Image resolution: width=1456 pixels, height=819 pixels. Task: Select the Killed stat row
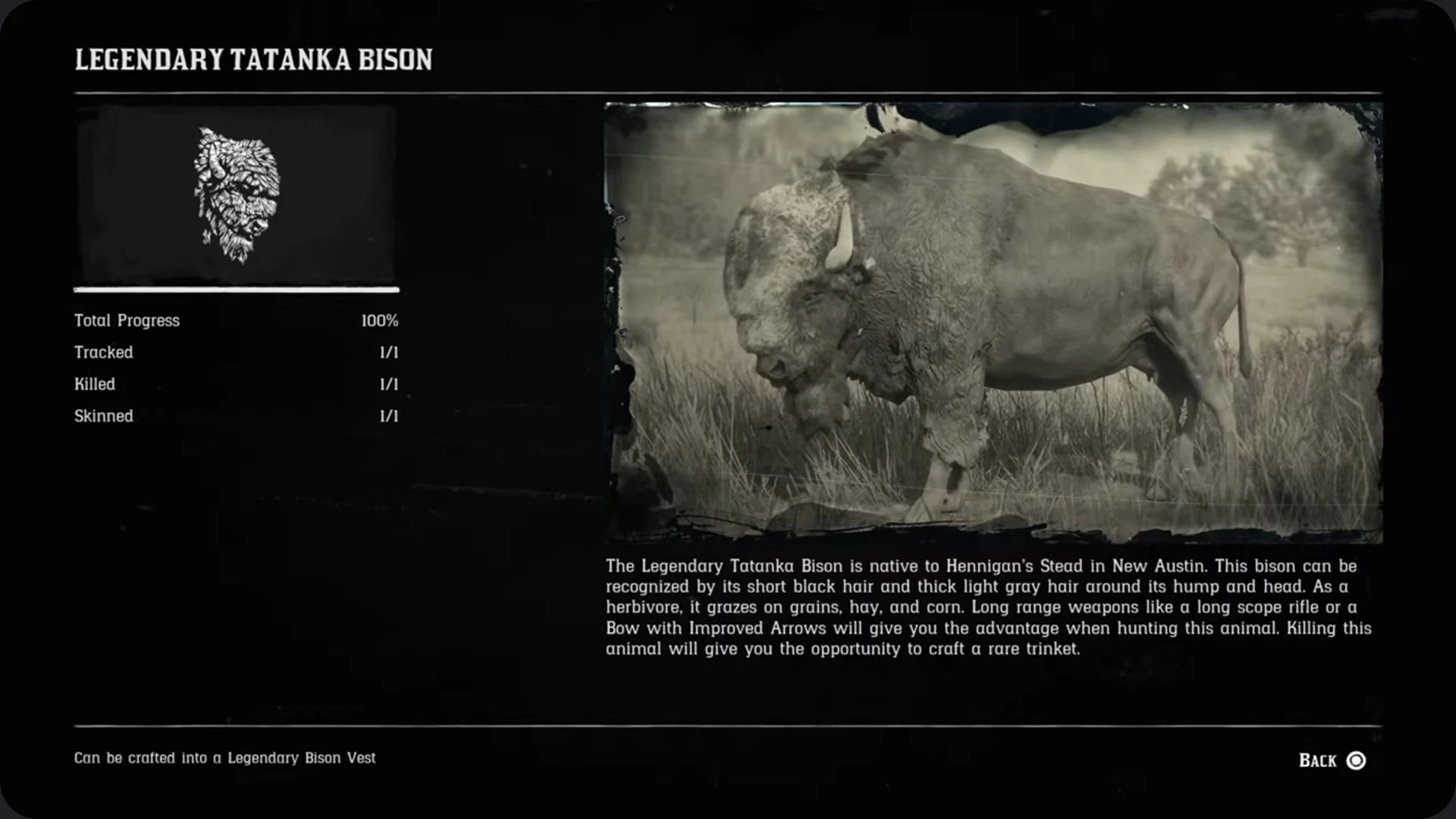click(235, 384)
